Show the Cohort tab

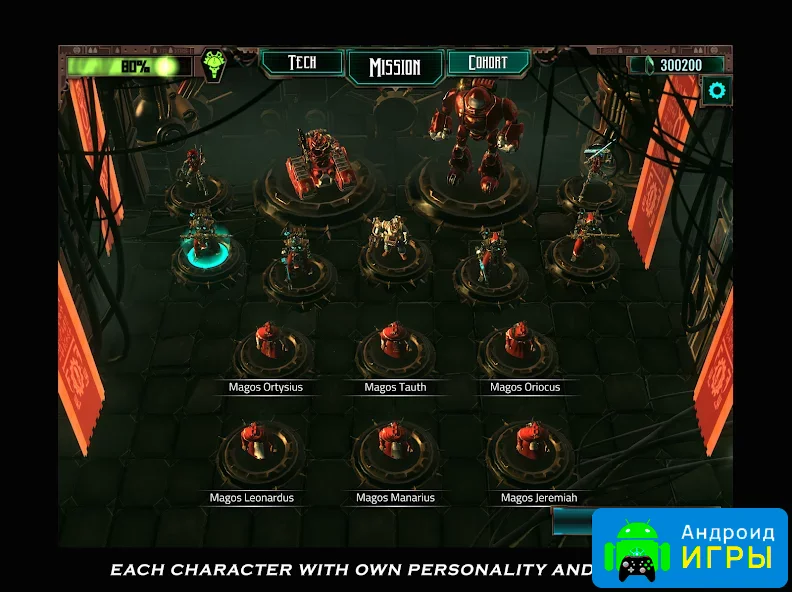487,63
